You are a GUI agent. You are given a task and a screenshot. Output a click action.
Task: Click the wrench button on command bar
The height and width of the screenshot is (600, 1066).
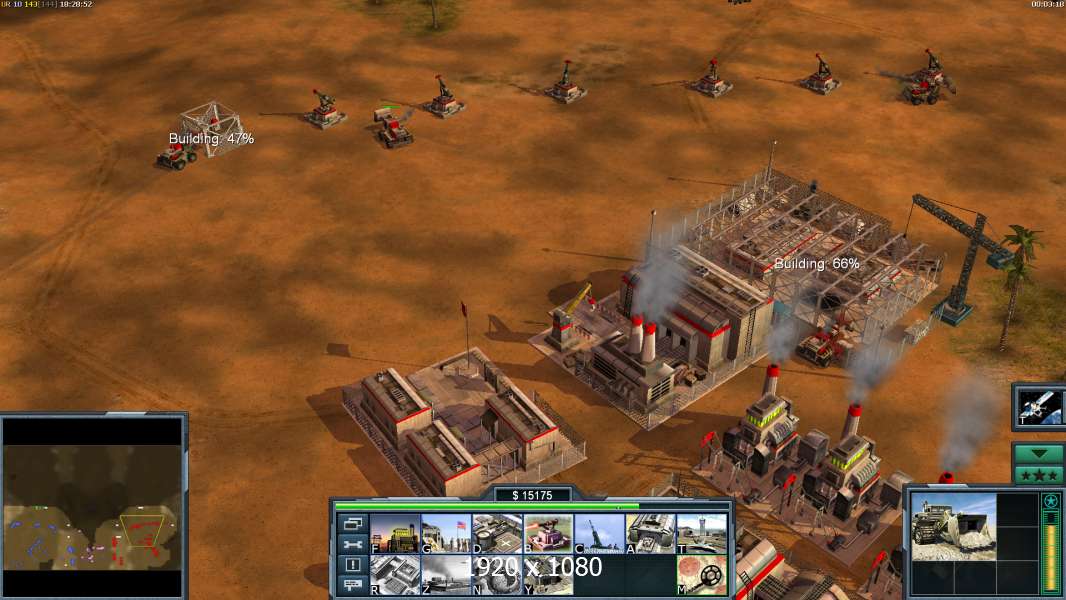click(352, 545)
